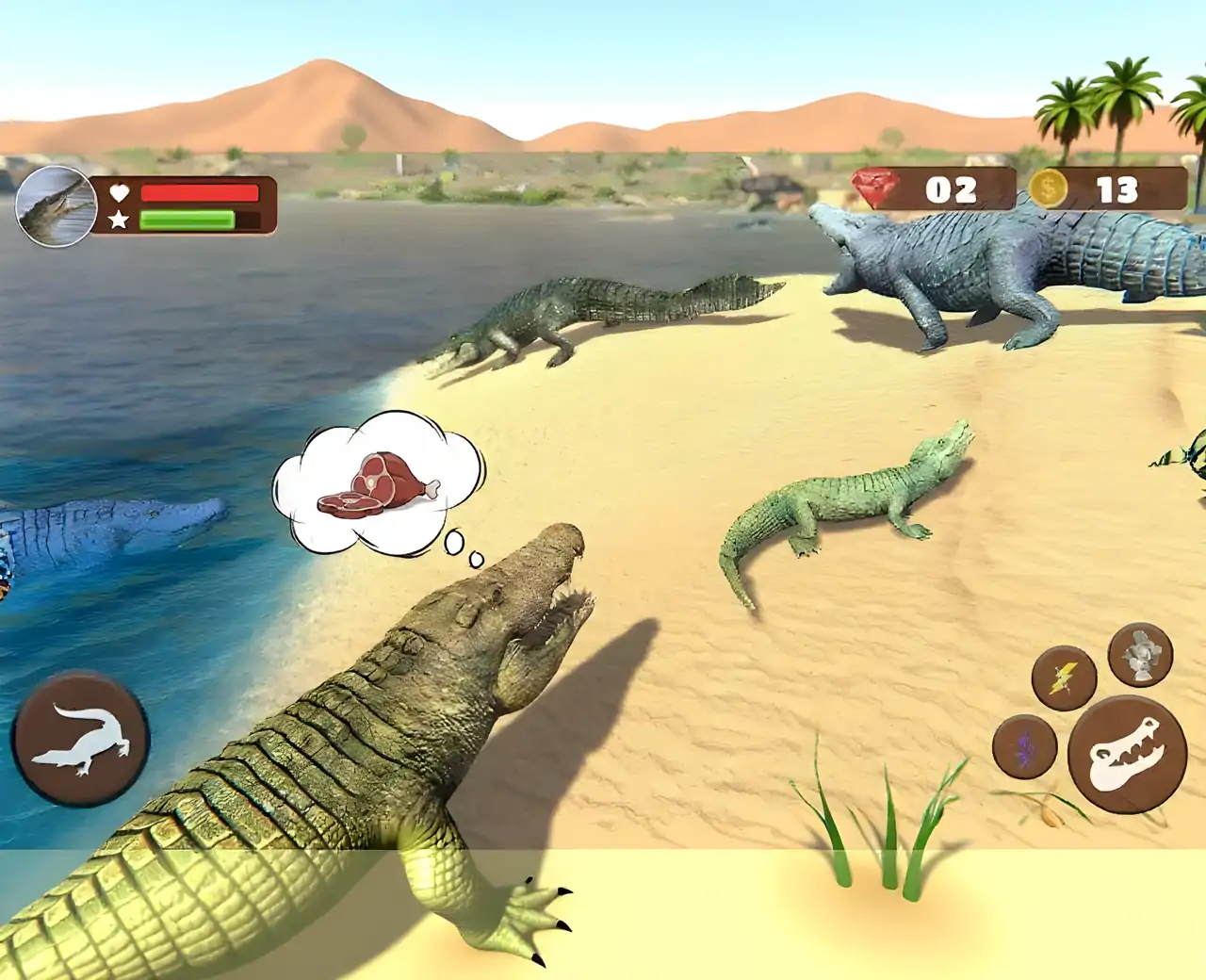Trigger the gray smoke cloud ability
Image resolution: width=1206 pixels, height=980 pixels.
pyautogui.click(x=1140, y=654)
